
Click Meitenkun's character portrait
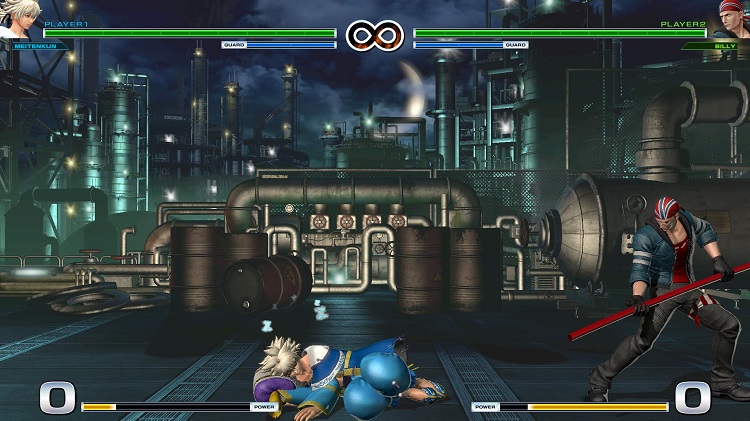point(17,17)
